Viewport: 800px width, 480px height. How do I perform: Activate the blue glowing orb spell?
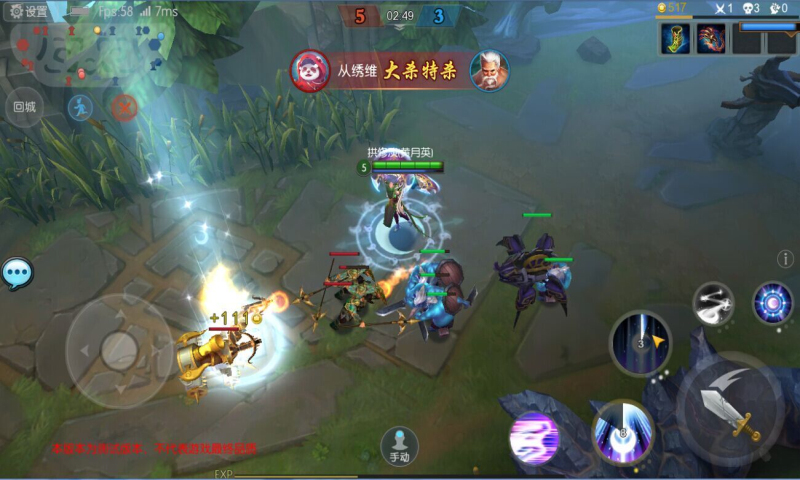772,303
